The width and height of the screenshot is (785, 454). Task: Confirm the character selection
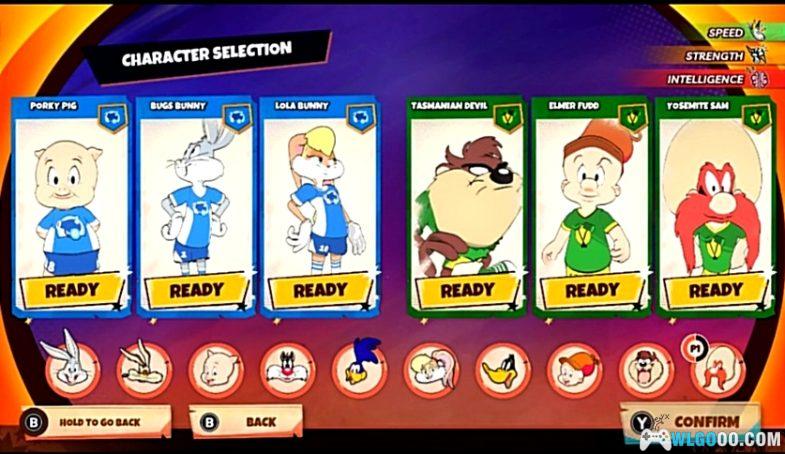pyautogui.click(x=692, y=421)
